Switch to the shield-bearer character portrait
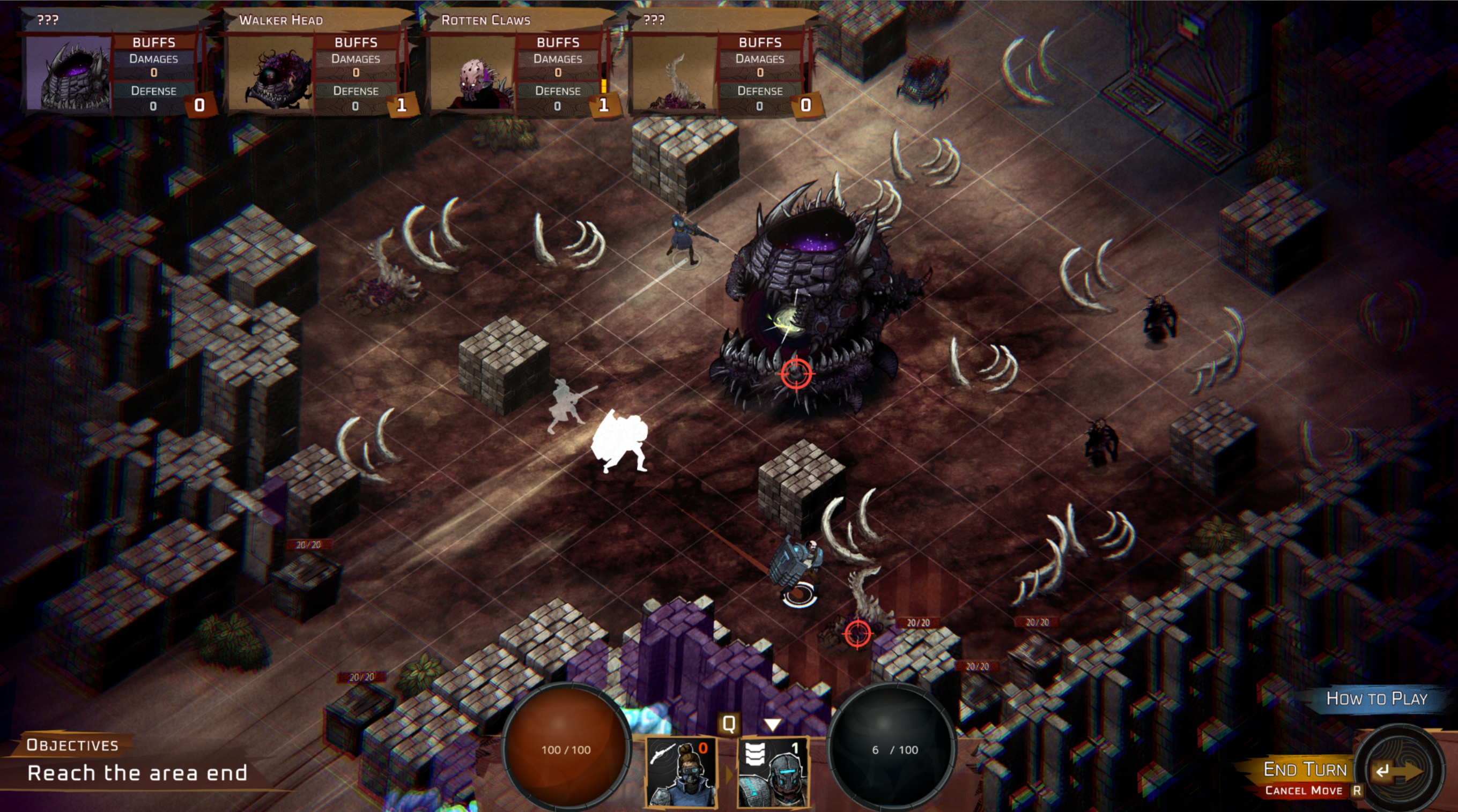 (773, 773)
